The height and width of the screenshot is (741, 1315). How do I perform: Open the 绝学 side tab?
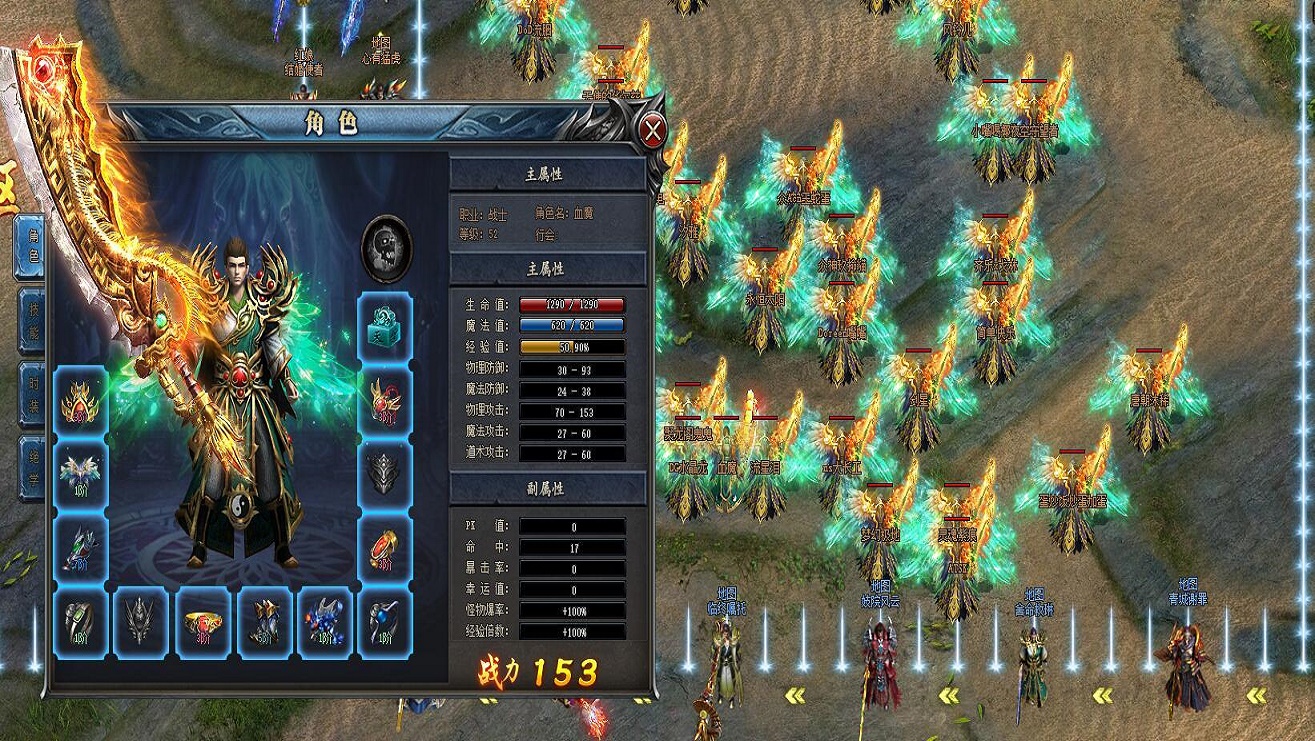29,468
